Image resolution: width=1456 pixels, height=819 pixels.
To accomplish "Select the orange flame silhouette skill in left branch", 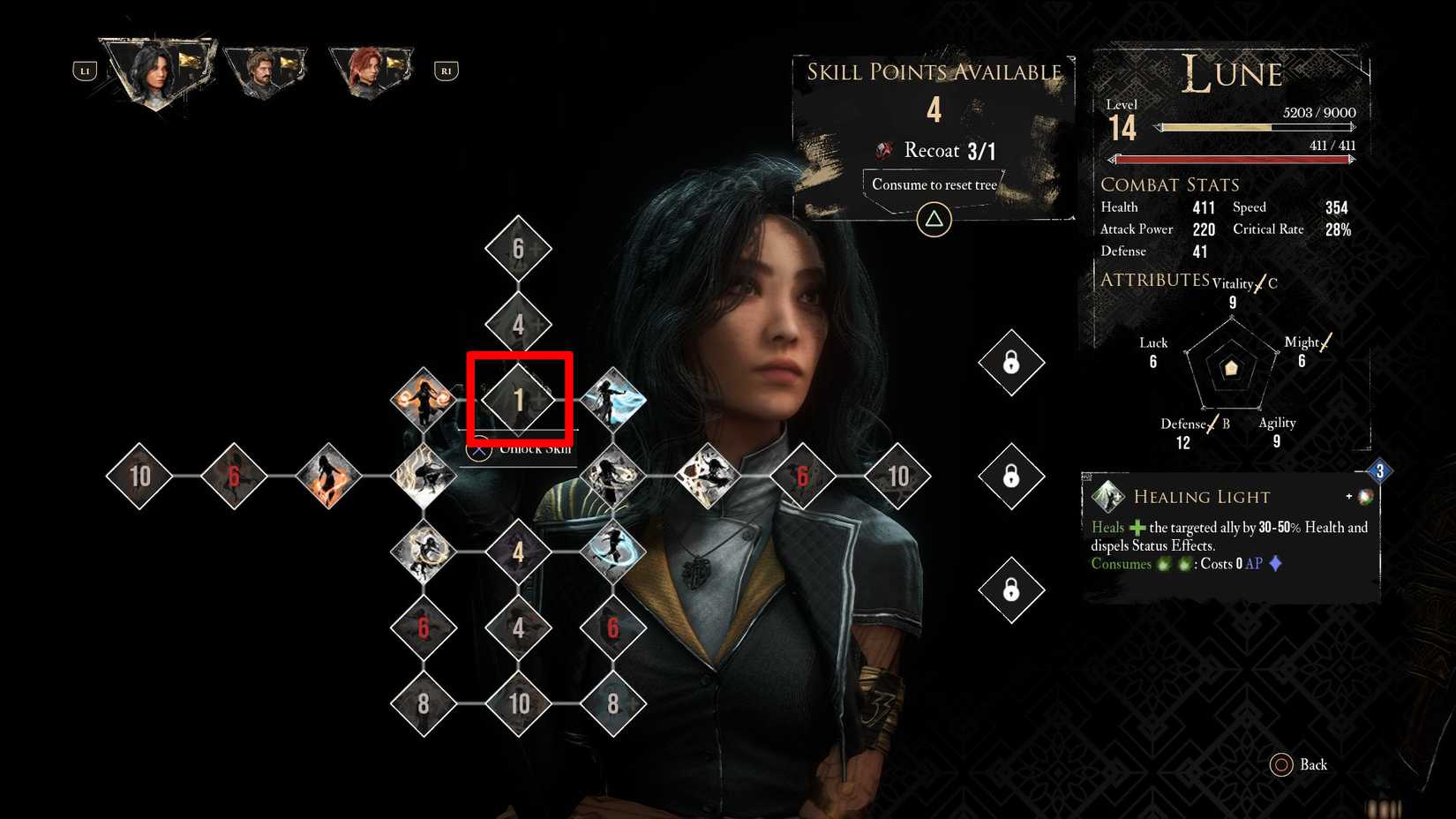I will [331, 475].
